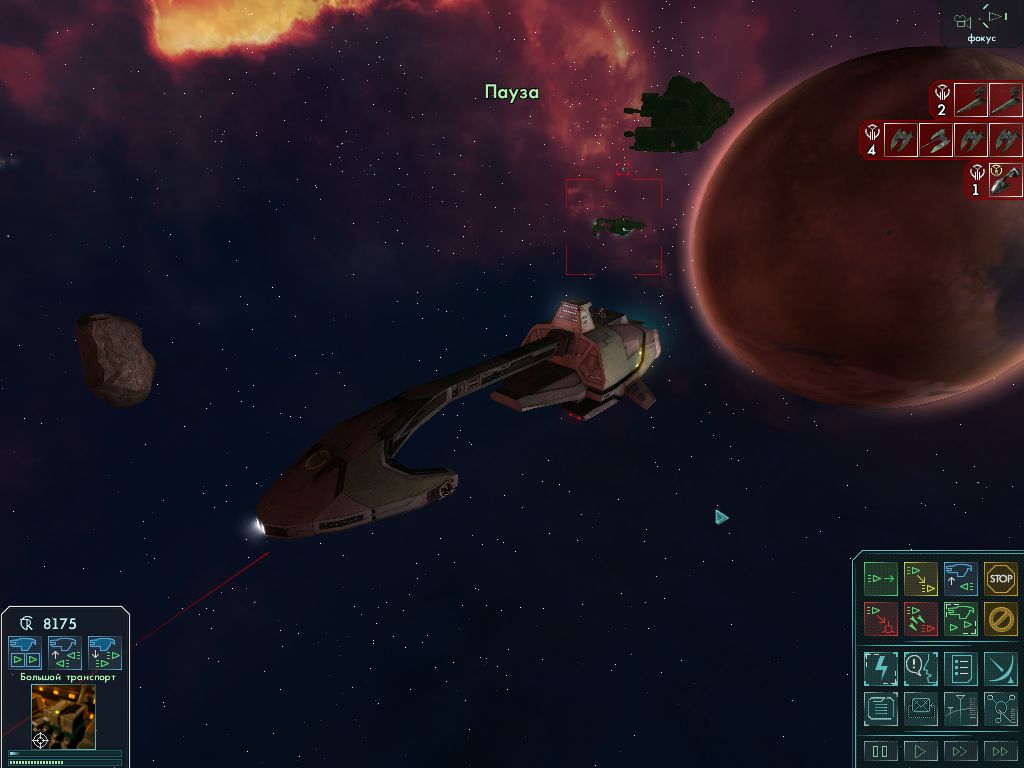
Task: Choose the red missile attack command
Action: (920, 619)
